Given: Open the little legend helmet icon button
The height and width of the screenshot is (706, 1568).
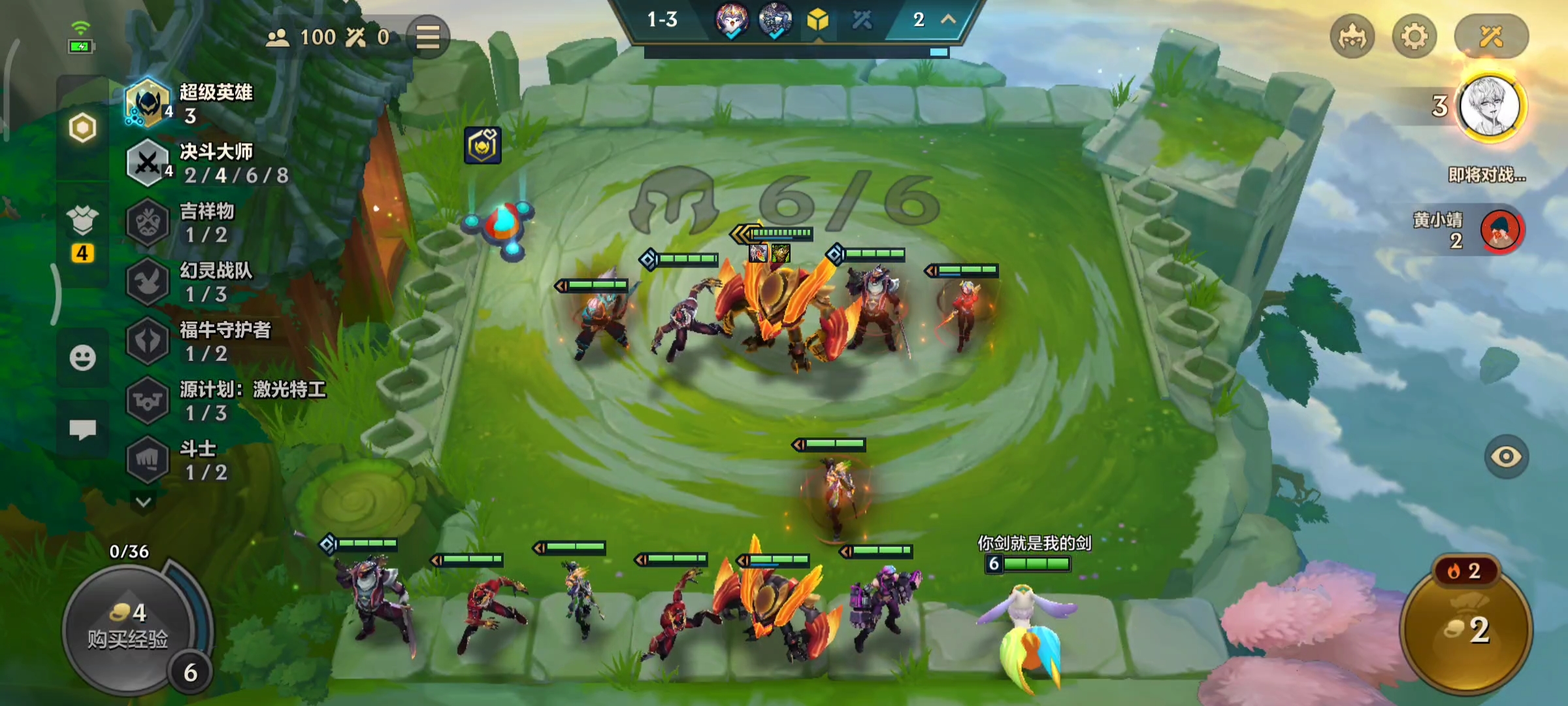Looking at the screenshot, I should (1352, 37).
